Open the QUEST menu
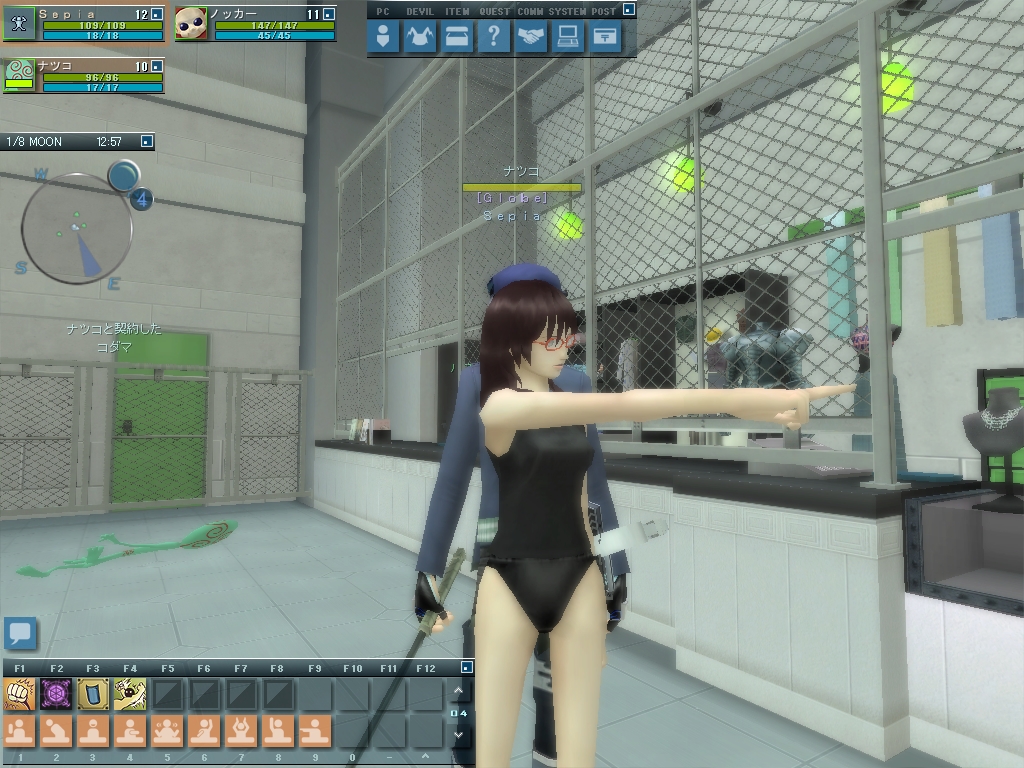1024x768 pixels. coord(494,38)
